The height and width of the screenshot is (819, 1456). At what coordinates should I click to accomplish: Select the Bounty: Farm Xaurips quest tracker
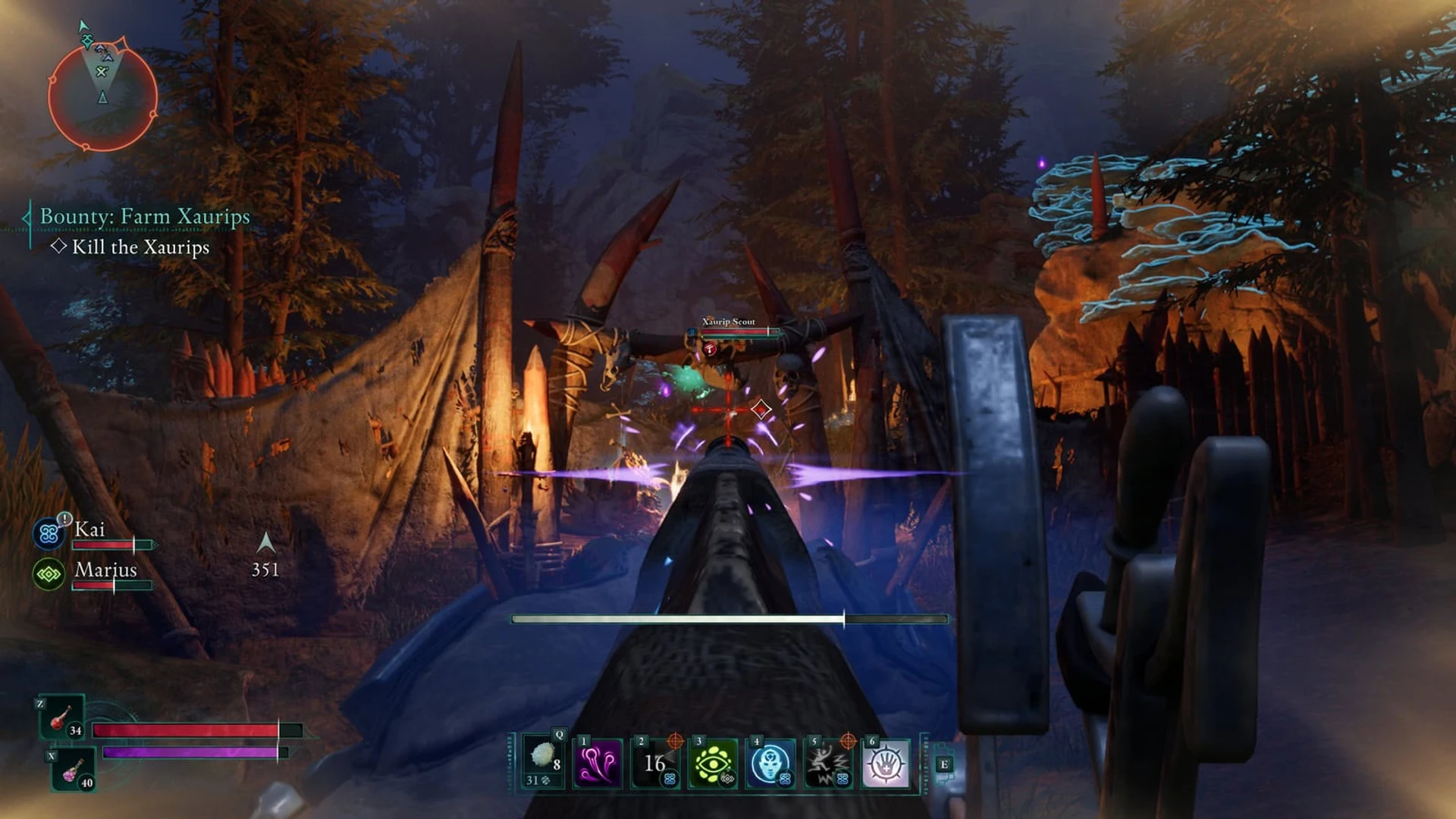(144, 217)
